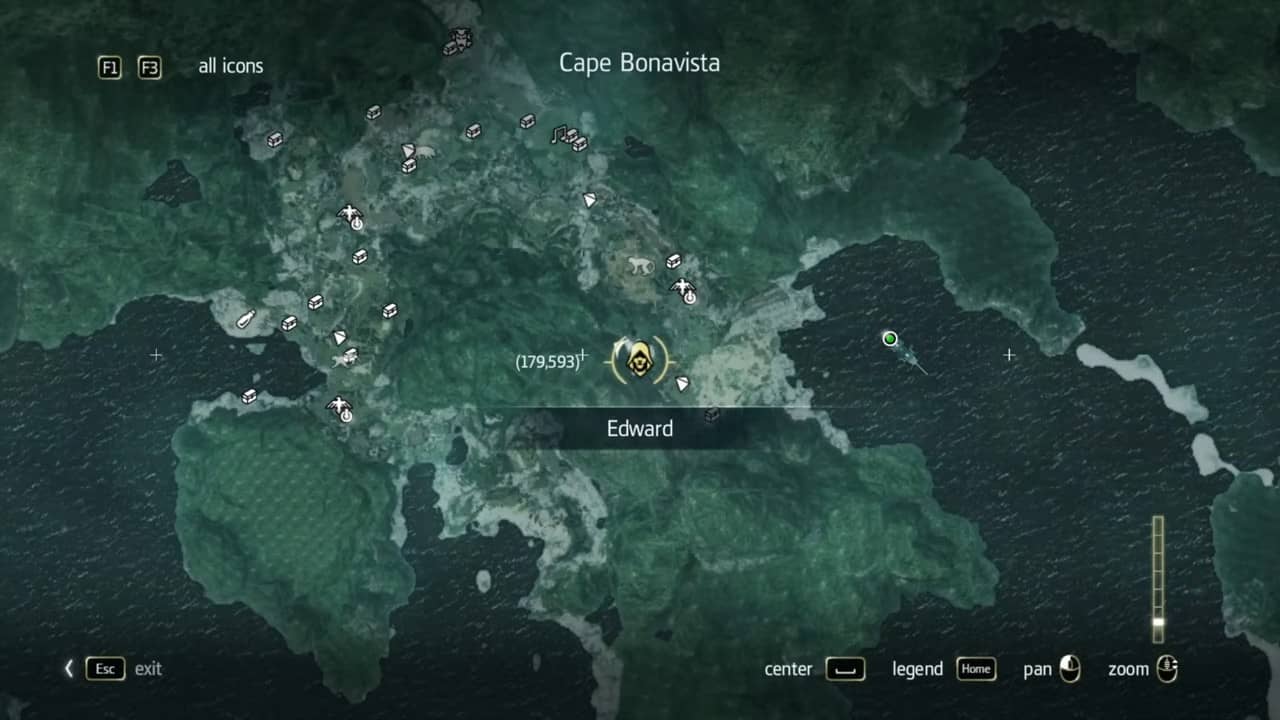The image size is (1280, 720).
Task: Click the sea shanty music note icon
Action: (560, 133)
